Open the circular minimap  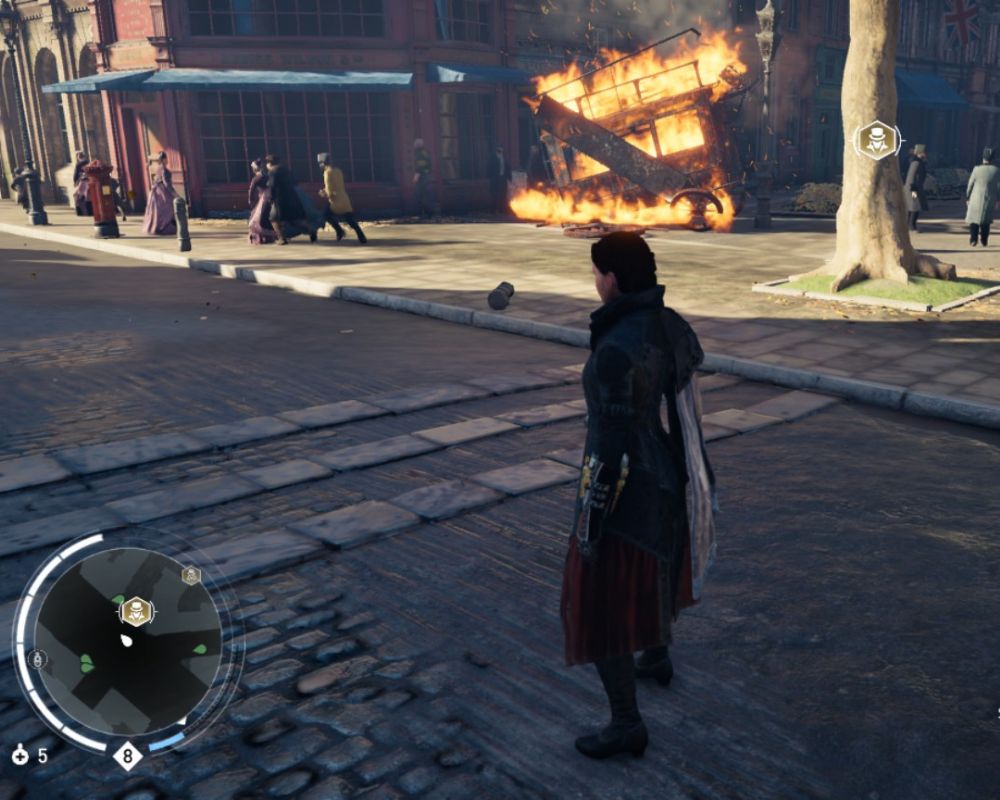128,640
